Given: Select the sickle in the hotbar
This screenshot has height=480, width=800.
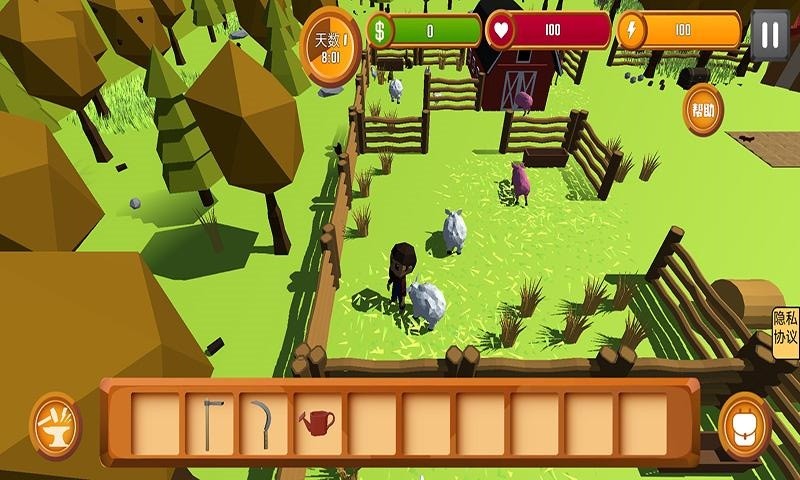Looking at the screenshot, I should (x=263, y=423).
